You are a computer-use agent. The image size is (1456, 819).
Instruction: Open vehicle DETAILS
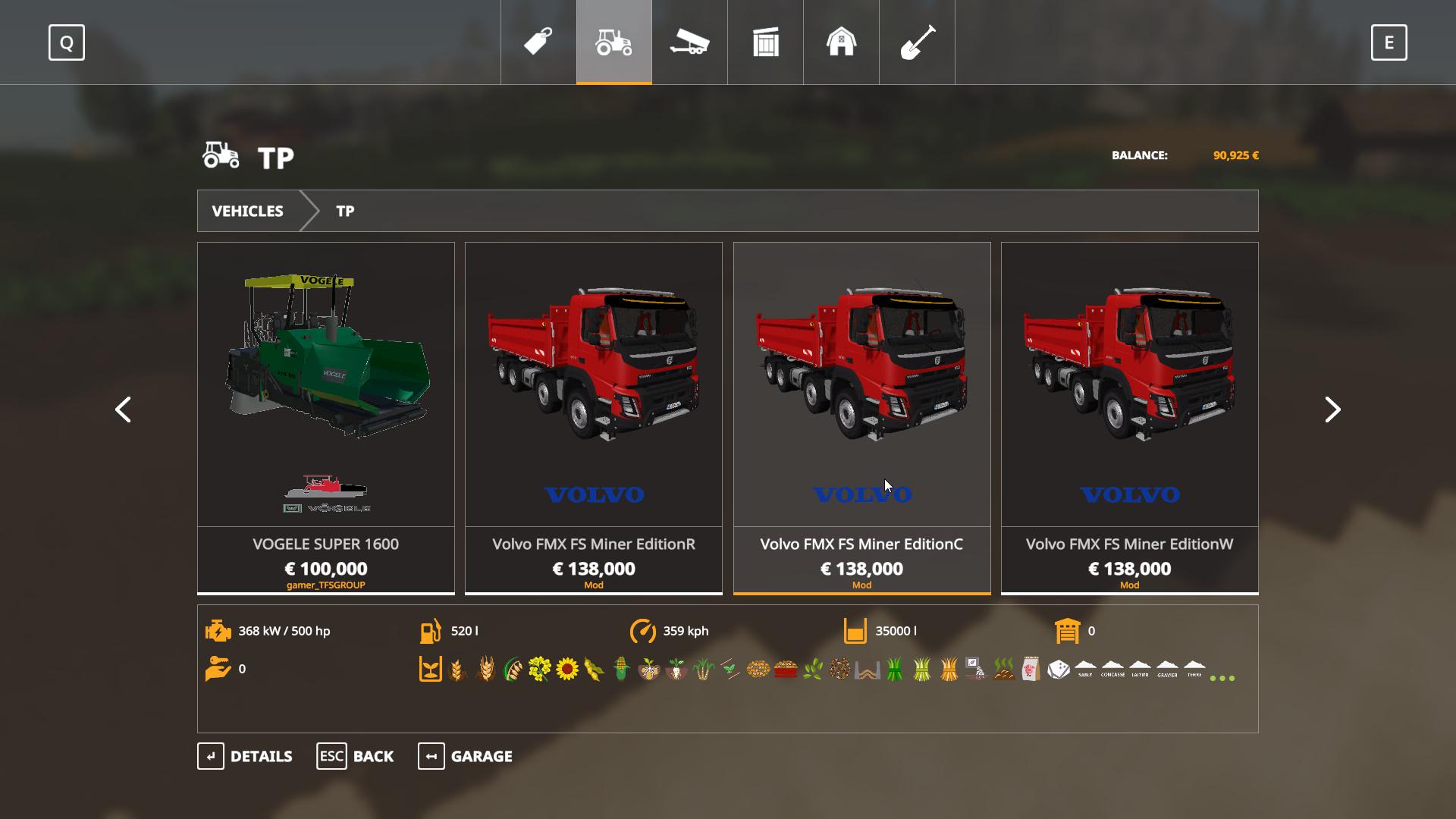(245, 756)
